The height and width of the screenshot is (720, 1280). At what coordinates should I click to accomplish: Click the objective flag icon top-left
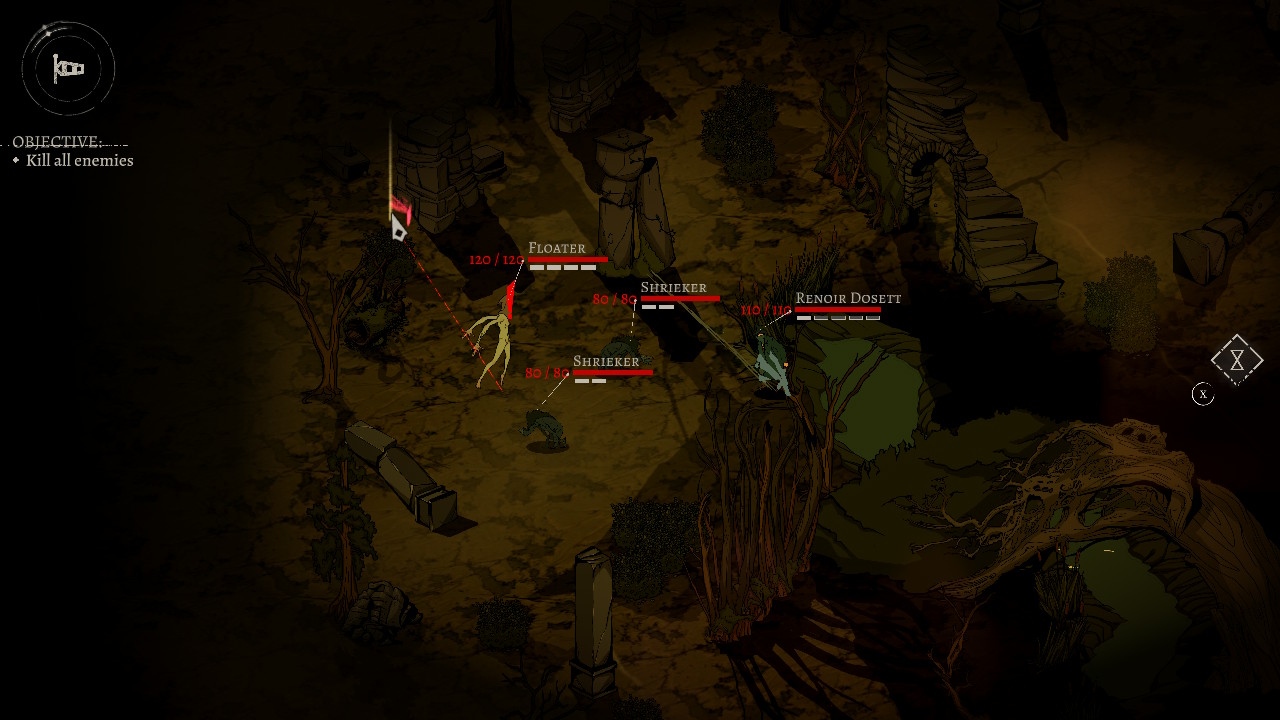pyautogui.click(x=67, y=68)
